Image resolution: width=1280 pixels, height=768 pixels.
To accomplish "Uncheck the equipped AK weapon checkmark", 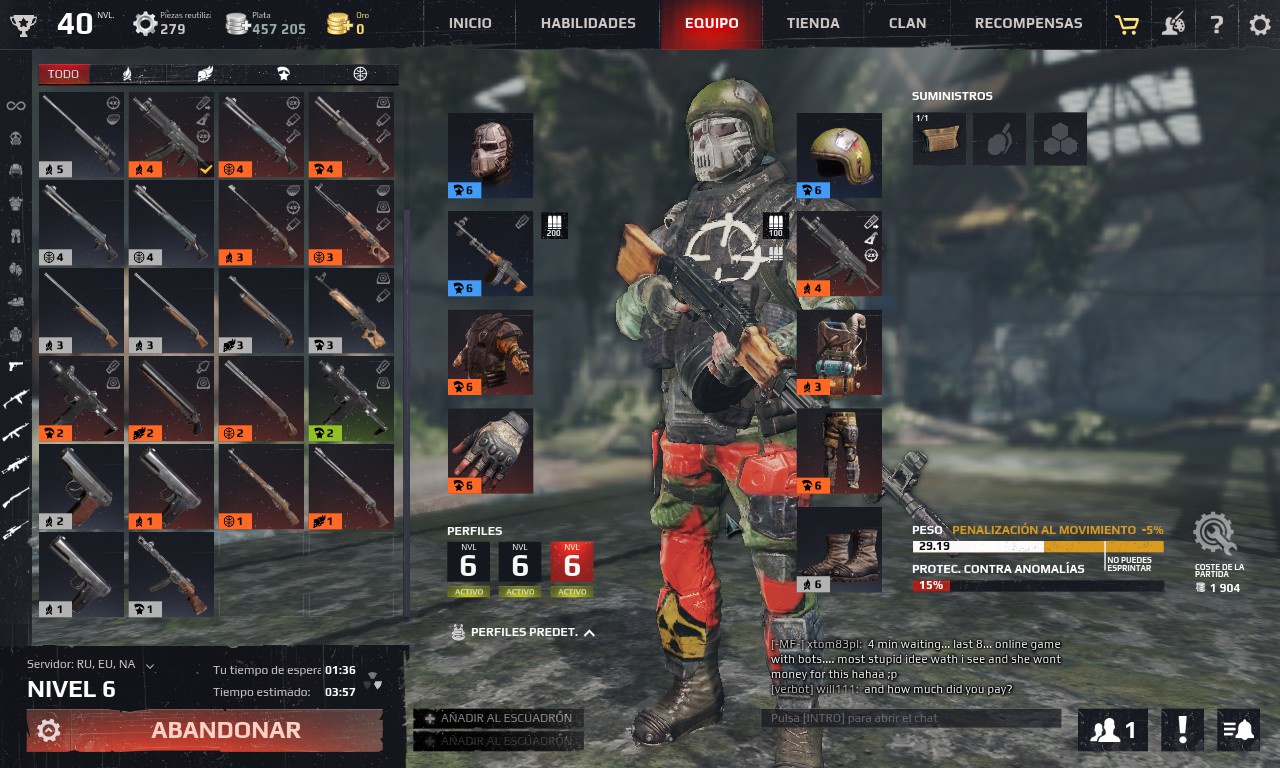I will coord(206,168).
